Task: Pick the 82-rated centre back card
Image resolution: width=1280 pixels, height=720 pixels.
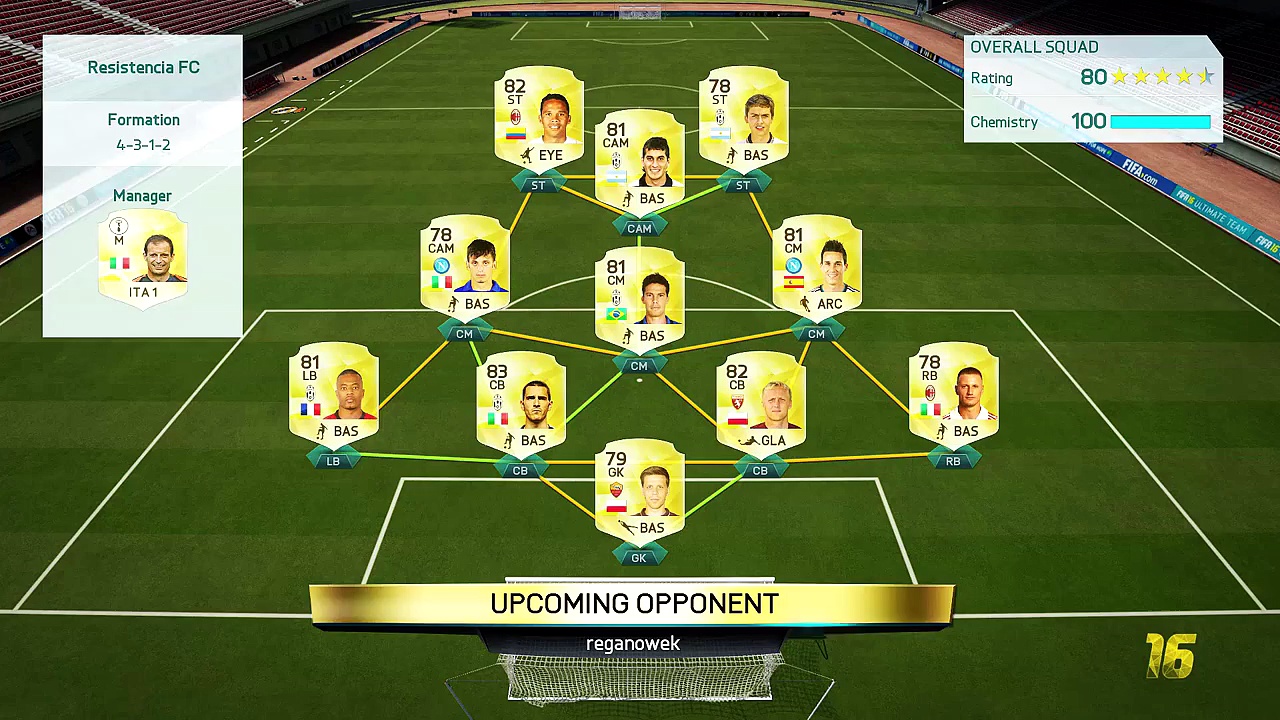Action: click(761, 404)
